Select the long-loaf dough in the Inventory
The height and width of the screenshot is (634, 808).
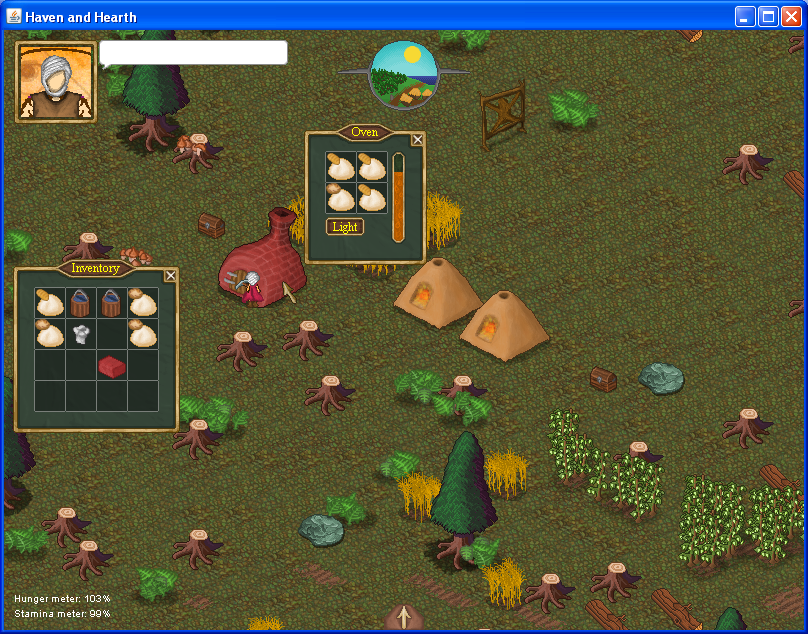(x=50, y=303)
